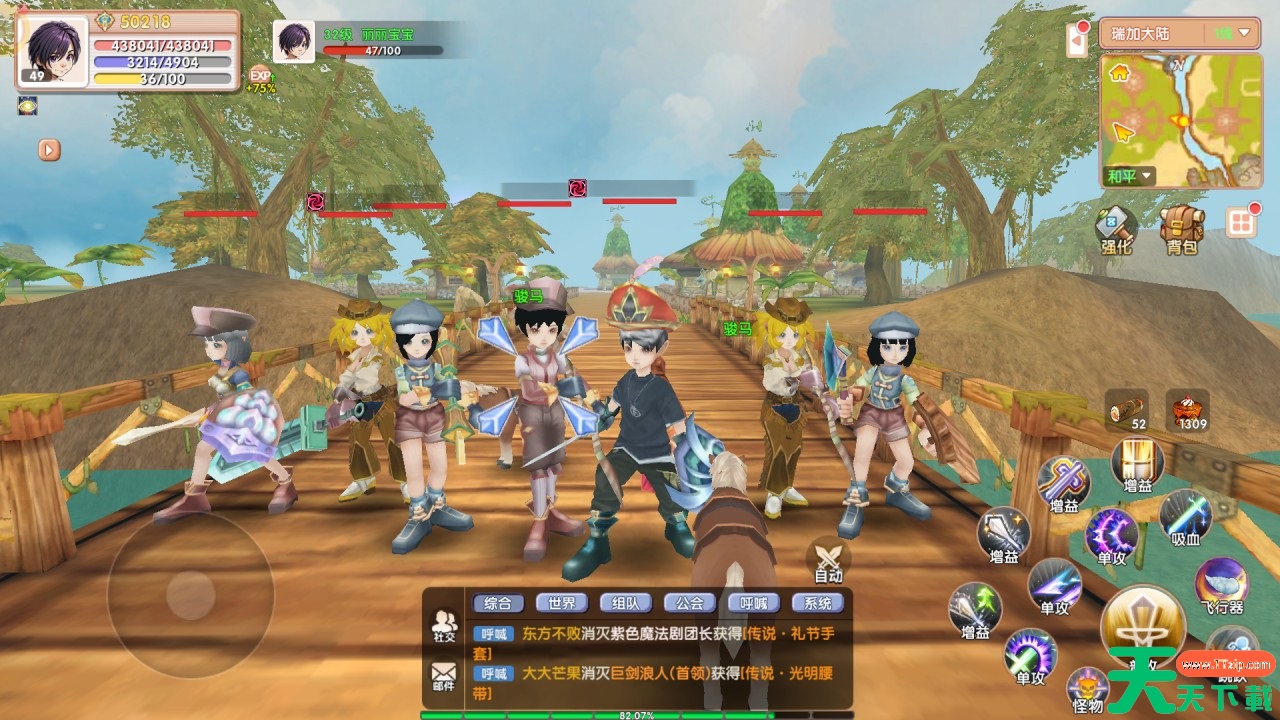
Task: Open the 强化 enhancement menu
Action: click(x=1115, y=228)
